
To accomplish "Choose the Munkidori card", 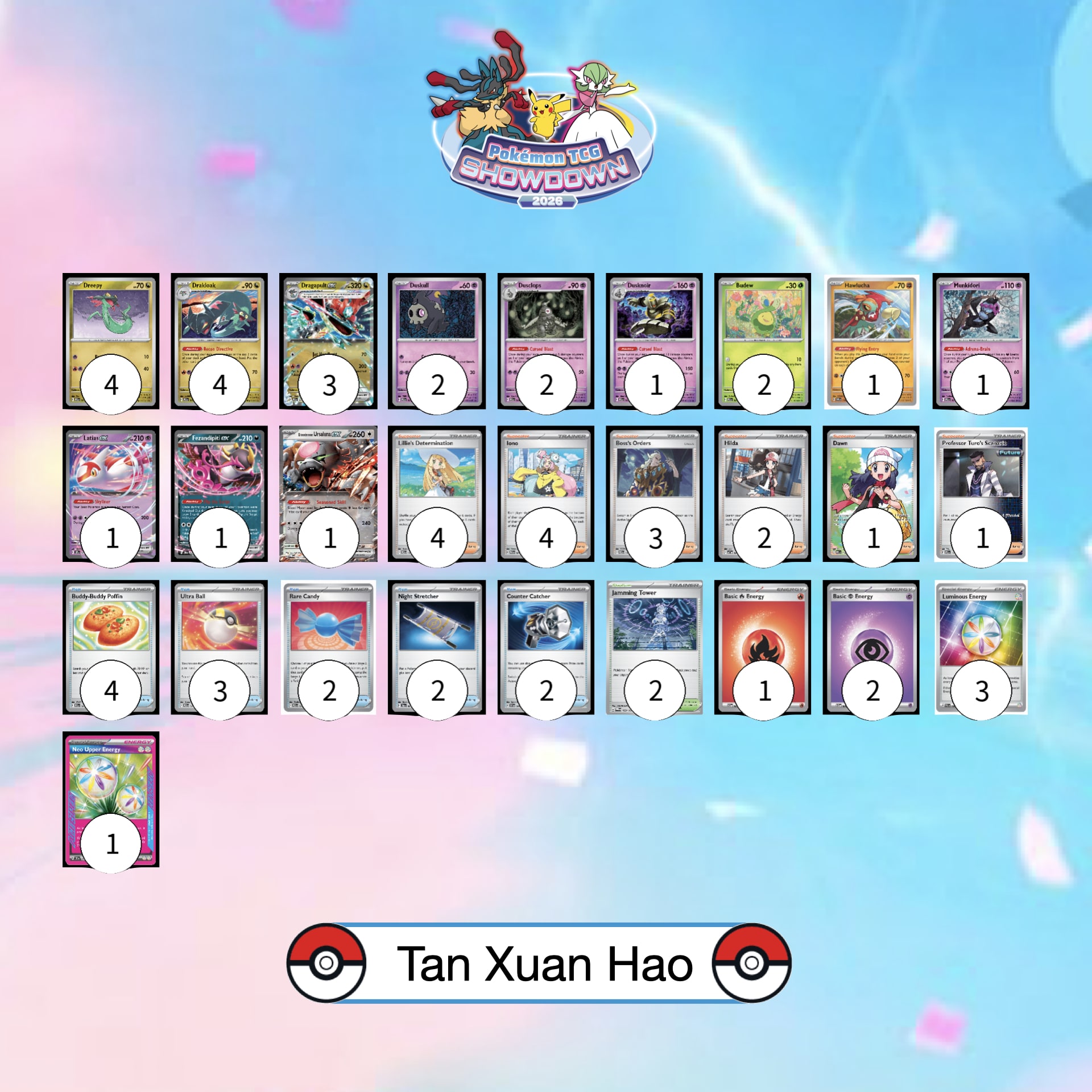I will pos(981,324).
